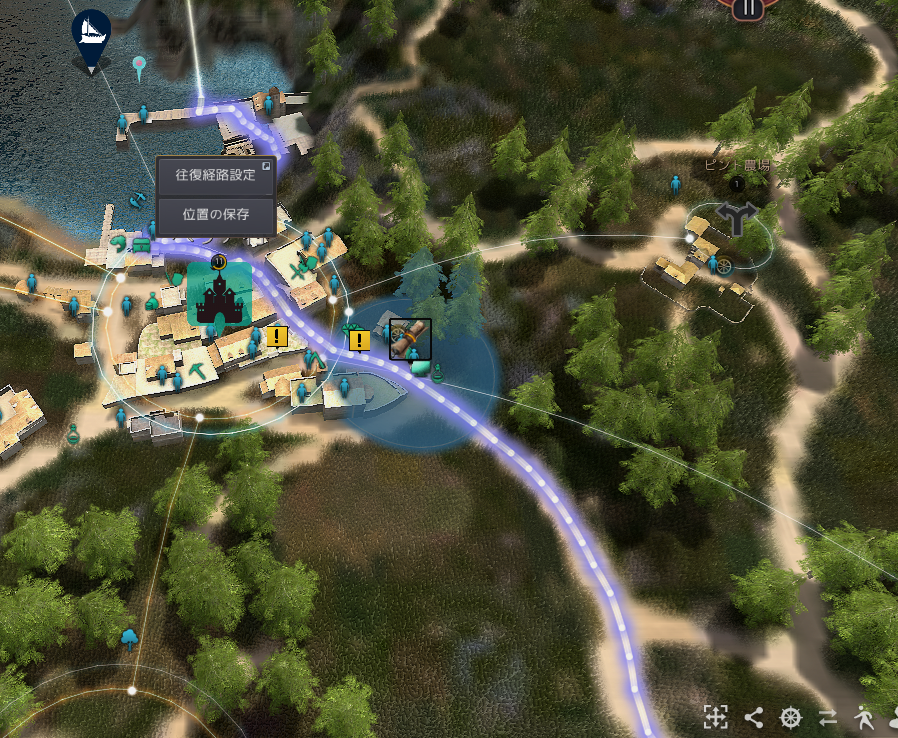Viewport: 898px width, 738px height.
Task: Click the move-arrows map control icon
Action: point(715,716)
